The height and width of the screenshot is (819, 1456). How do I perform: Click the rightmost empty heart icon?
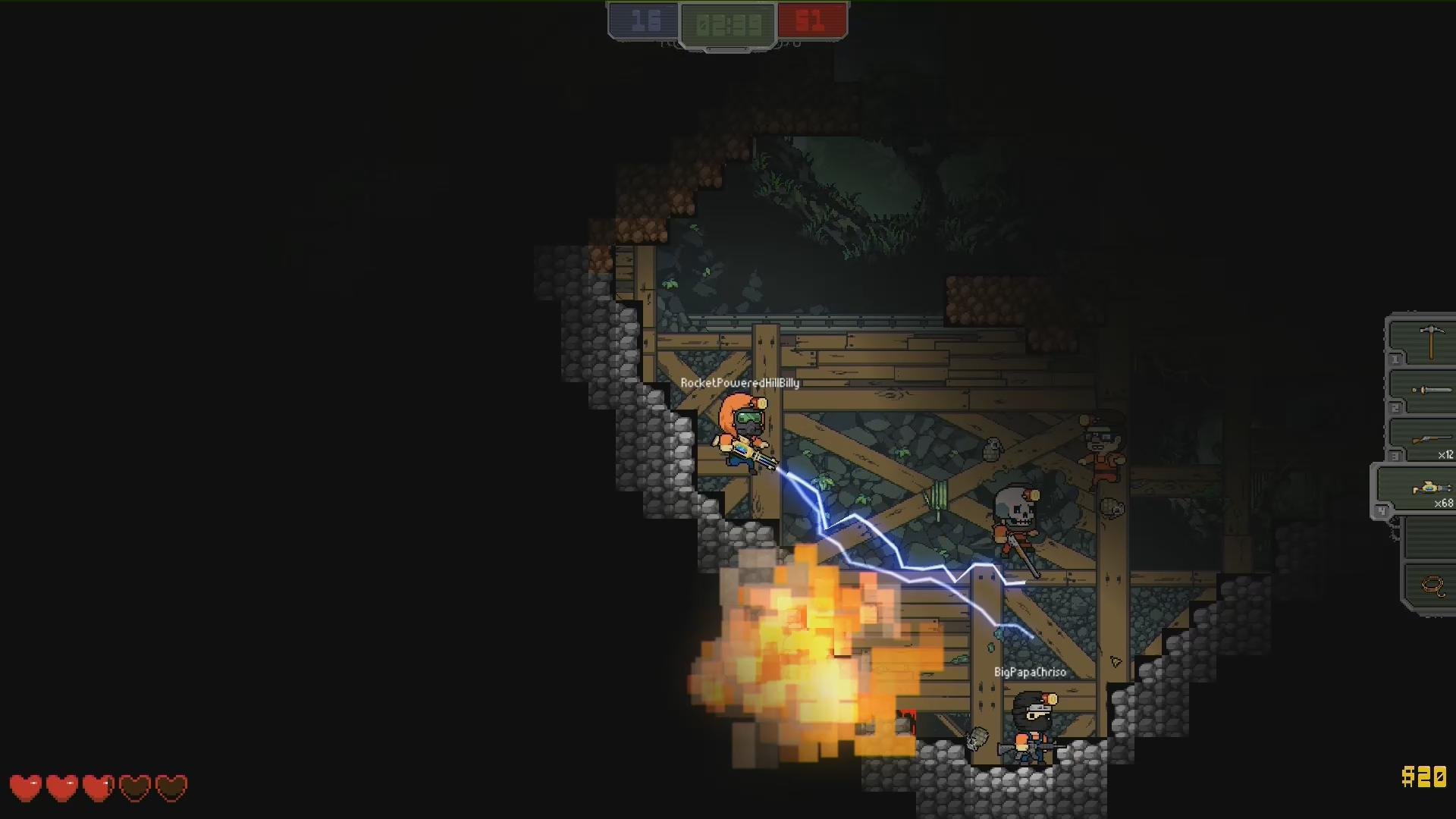(x=172, y=788)
